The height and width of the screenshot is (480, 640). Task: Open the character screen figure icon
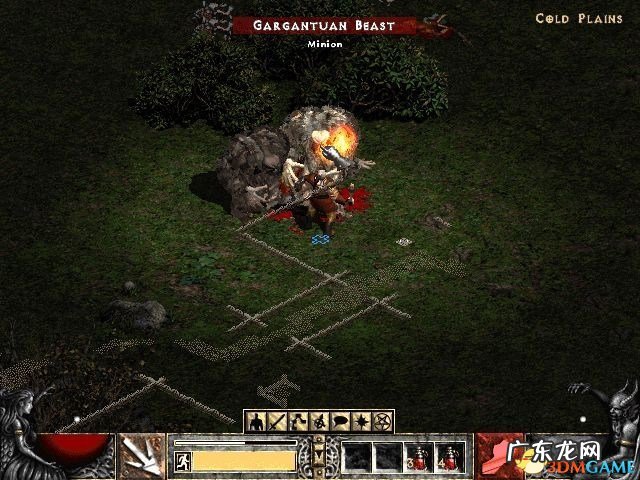256,422
